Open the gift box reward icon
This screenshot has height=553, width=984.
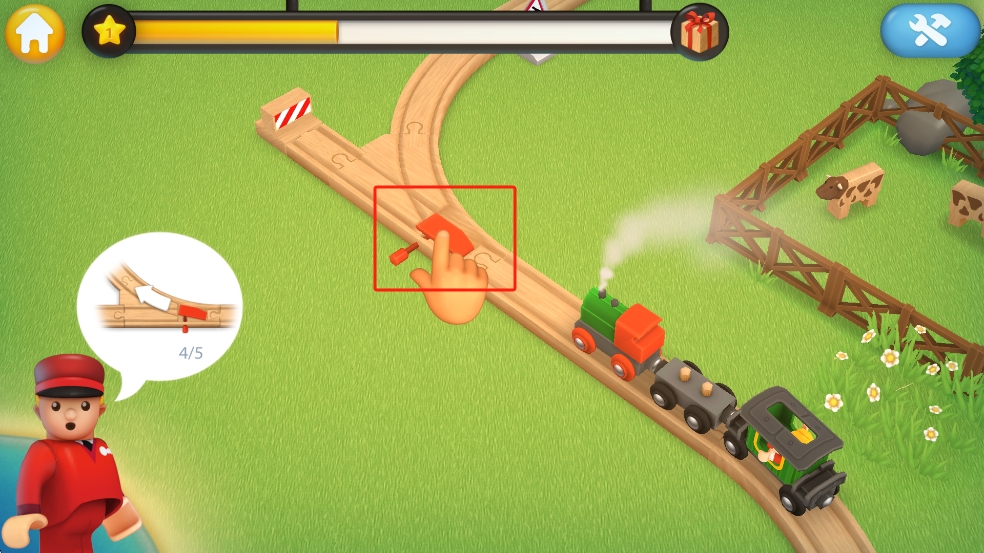tap(699, 32)
